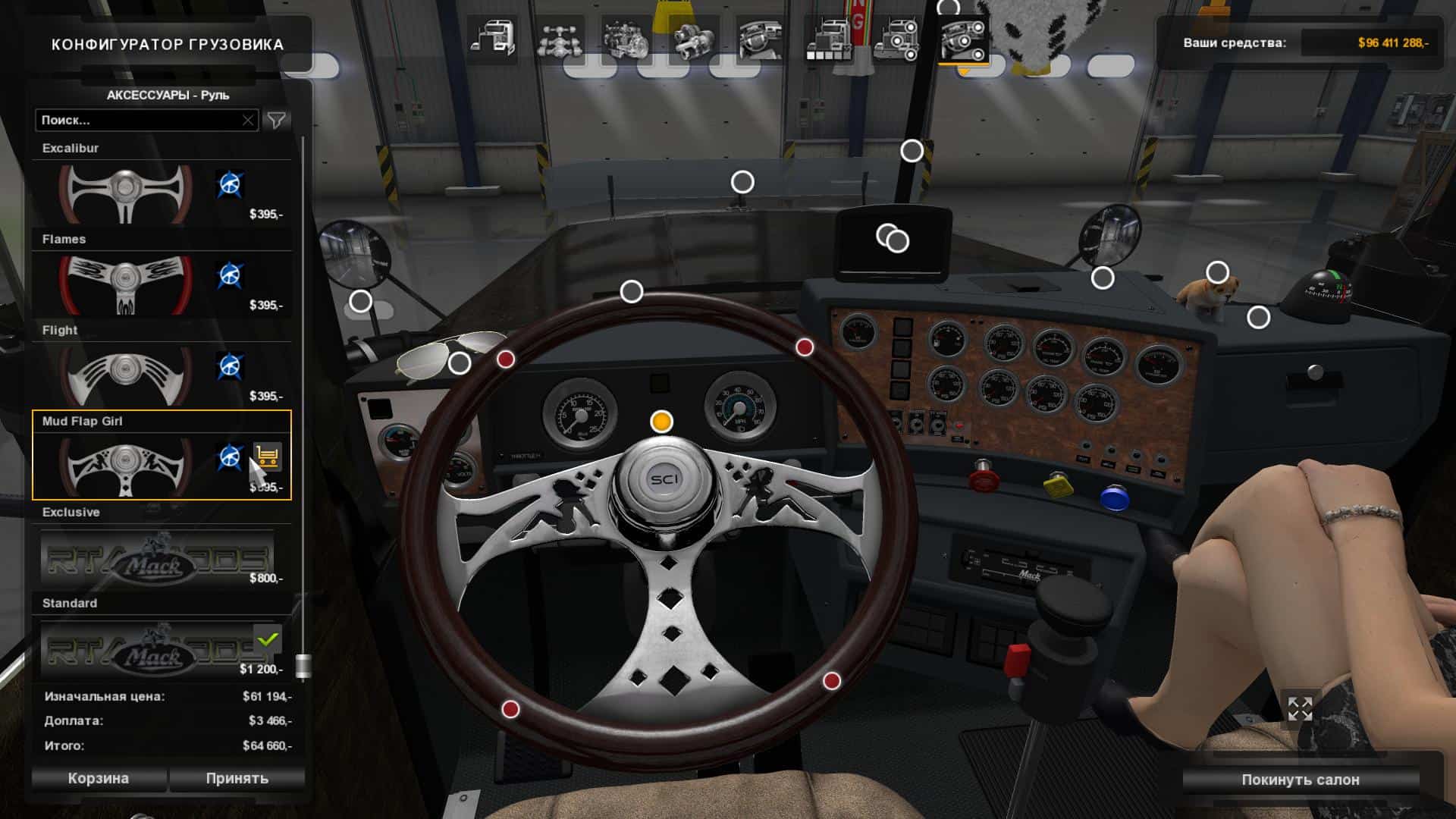
Task: Switch to the chassis category tab
Action: click(559, 38)
